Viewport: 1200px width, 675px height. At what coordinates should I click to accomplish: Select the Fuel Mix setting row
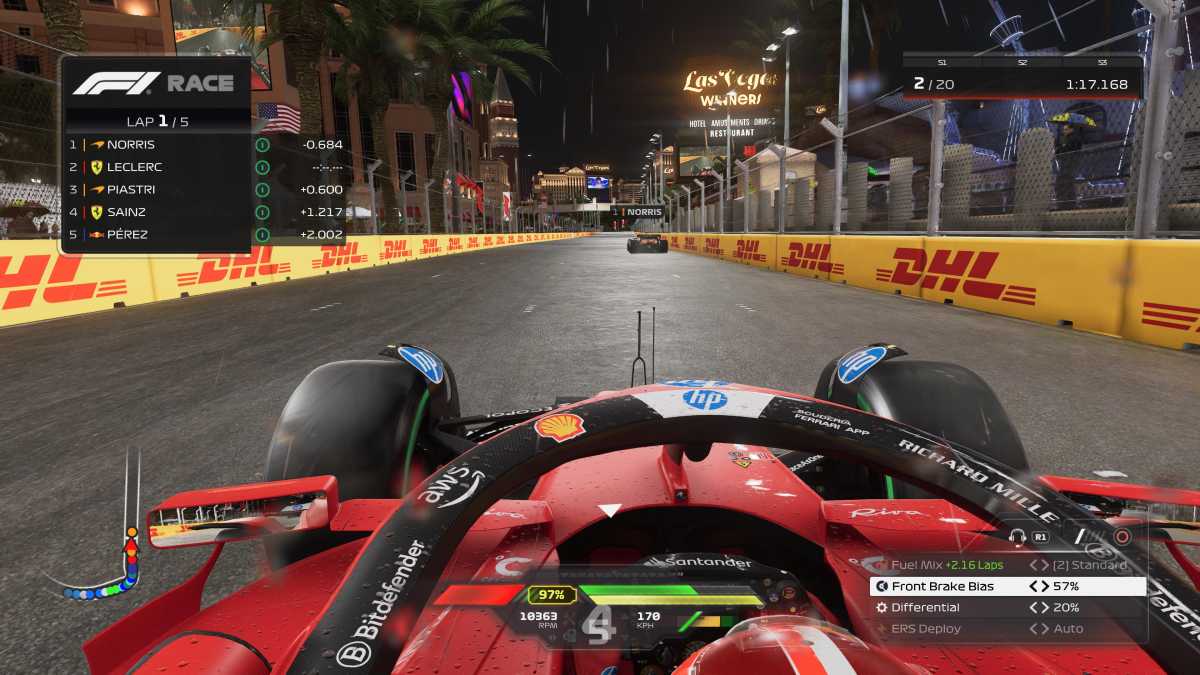click(1007, 565)
